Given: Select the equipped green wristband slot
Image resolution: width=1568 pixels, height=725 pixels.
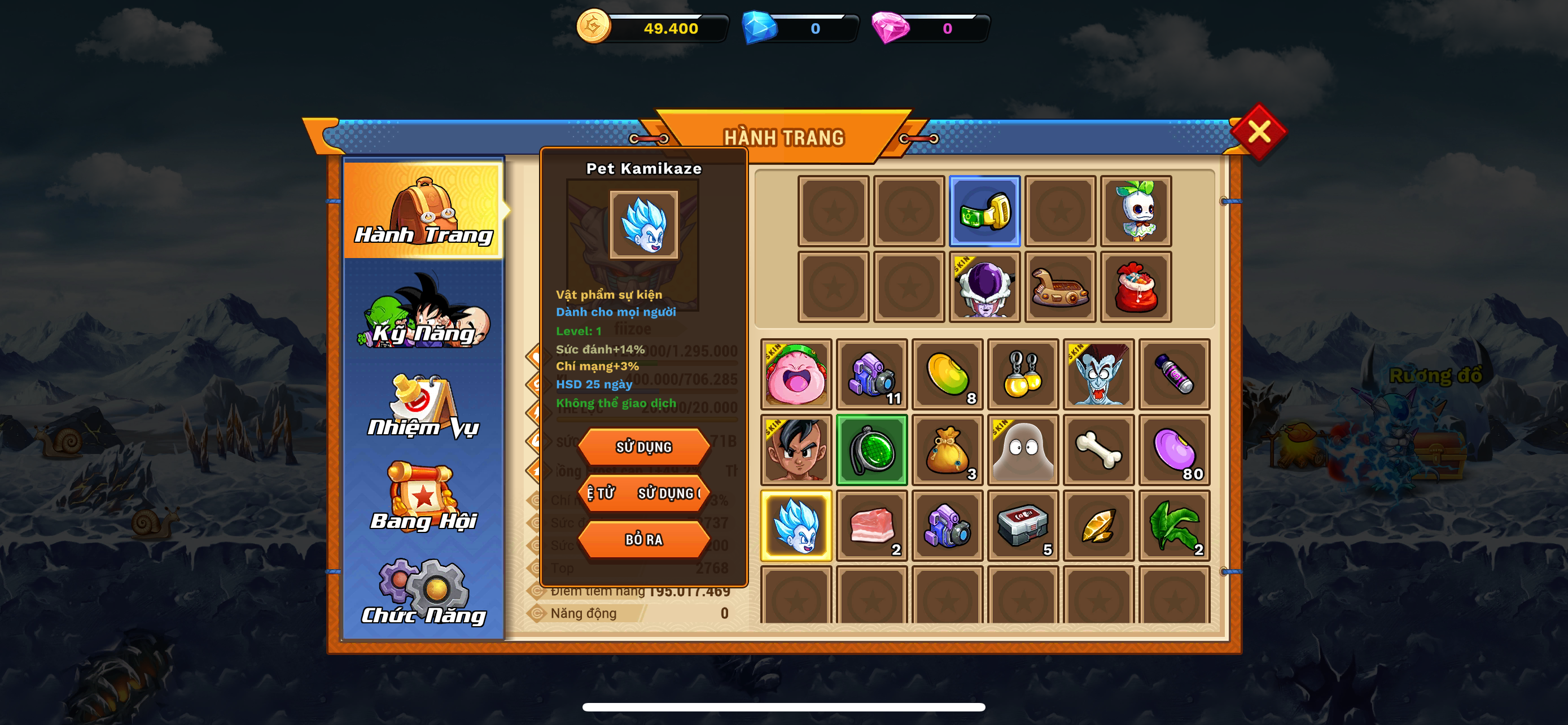Looking at the screenshot, I should point(984,212).
